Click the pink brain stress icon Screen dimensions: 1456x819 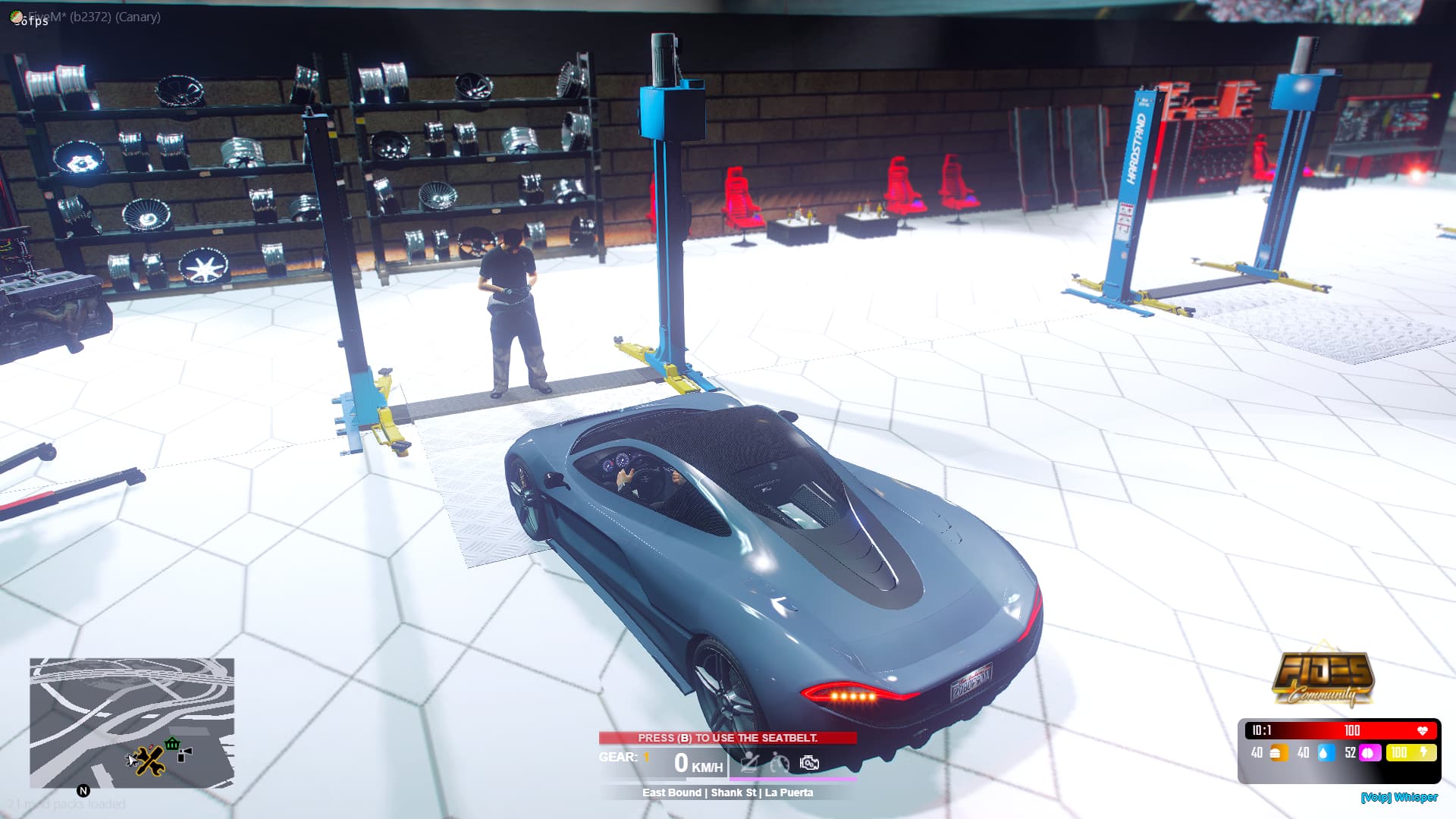click(x=1370, y=752)
